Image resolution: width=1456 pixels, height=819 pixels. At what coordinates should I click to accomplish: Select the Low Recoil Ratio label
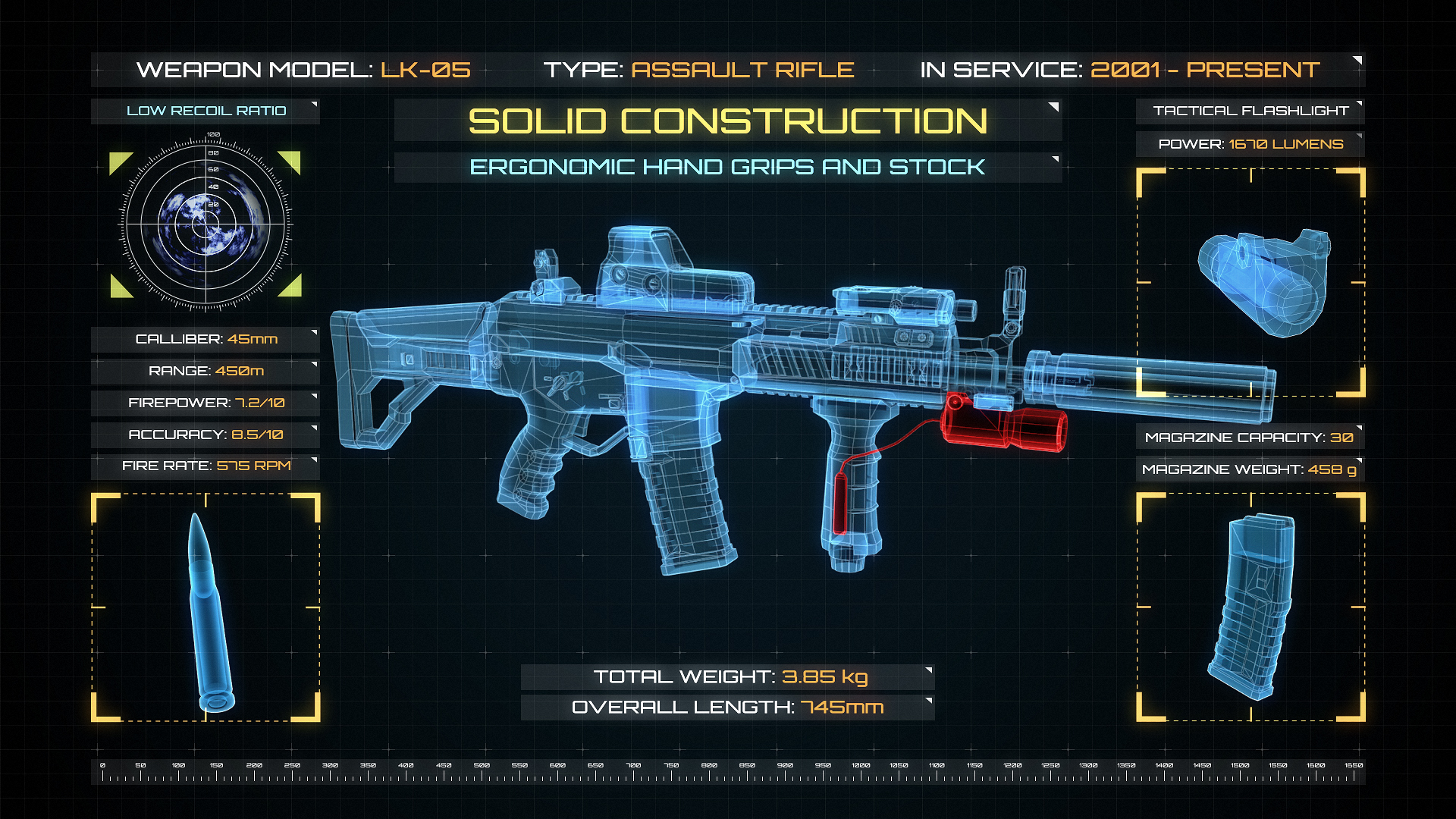point(206,111)
